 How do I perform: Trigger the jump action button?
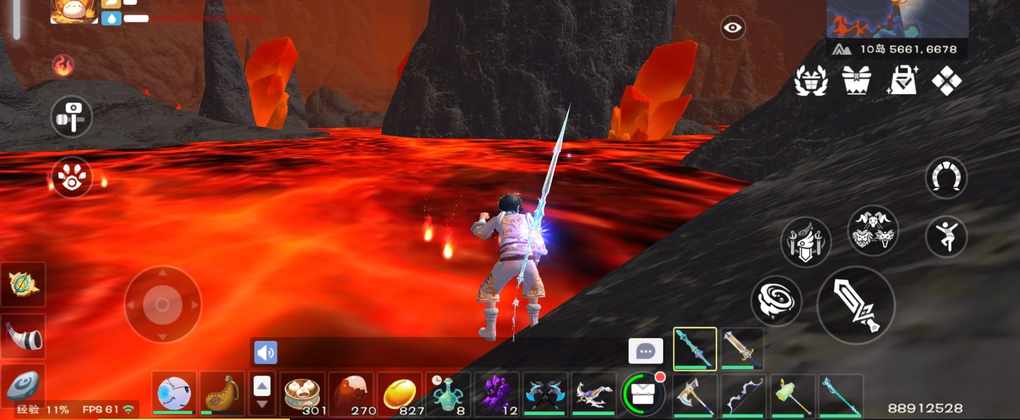(945, 236)
